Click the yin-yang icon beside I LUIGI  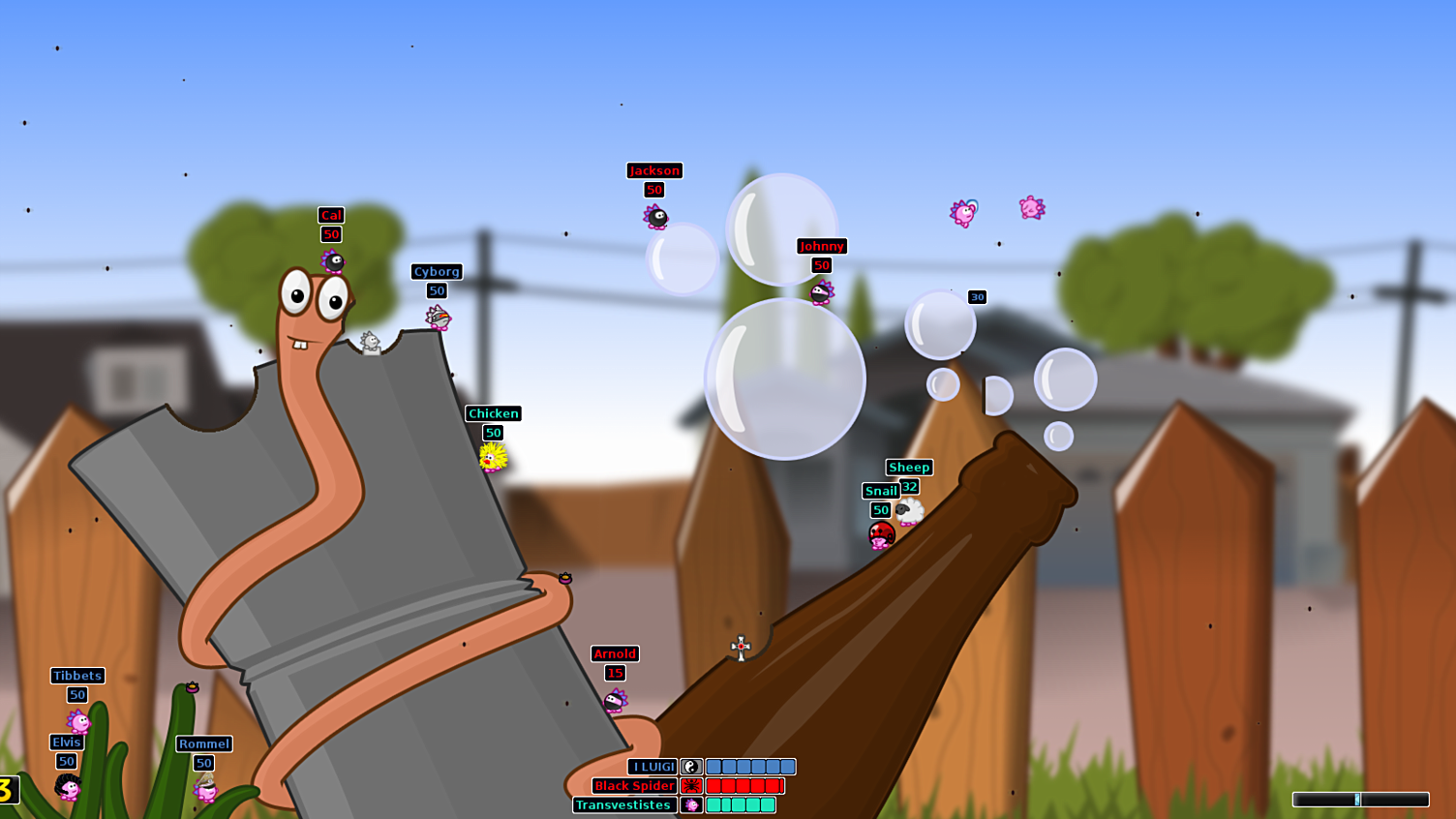691,766
